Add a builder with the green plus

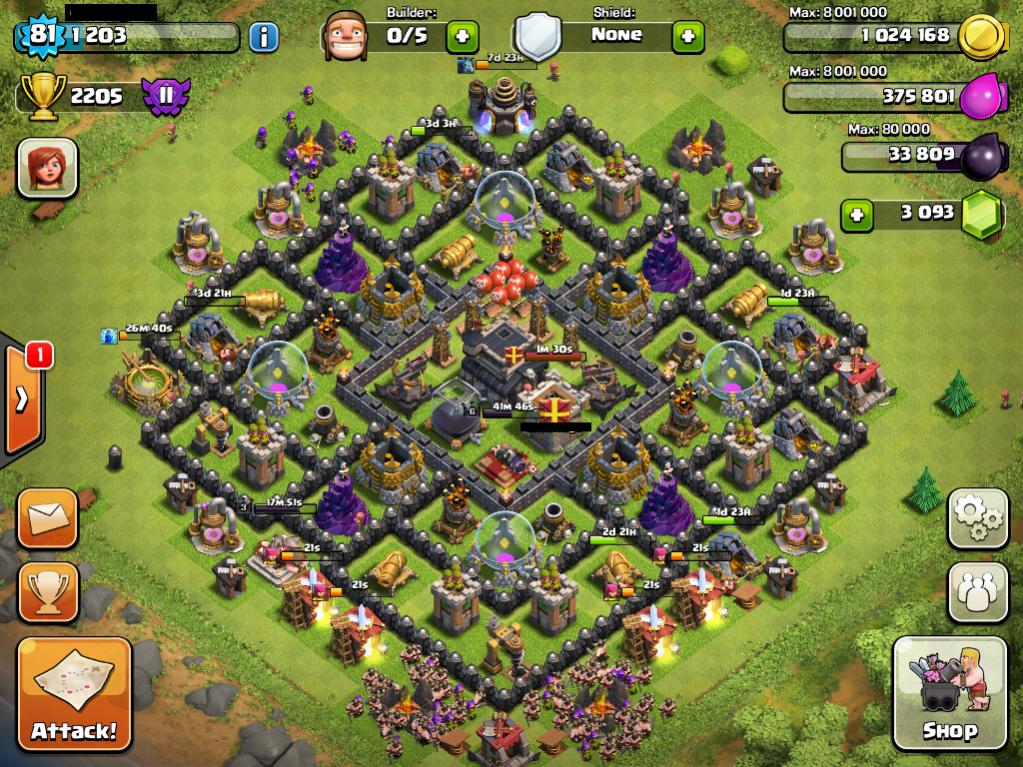coord(461,37)
